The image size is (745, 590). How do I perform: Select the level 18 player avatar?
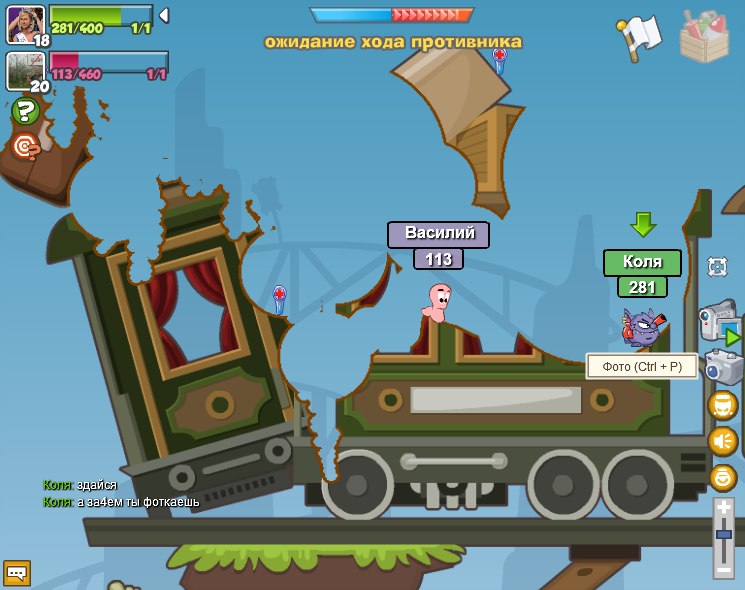[24, 24]
